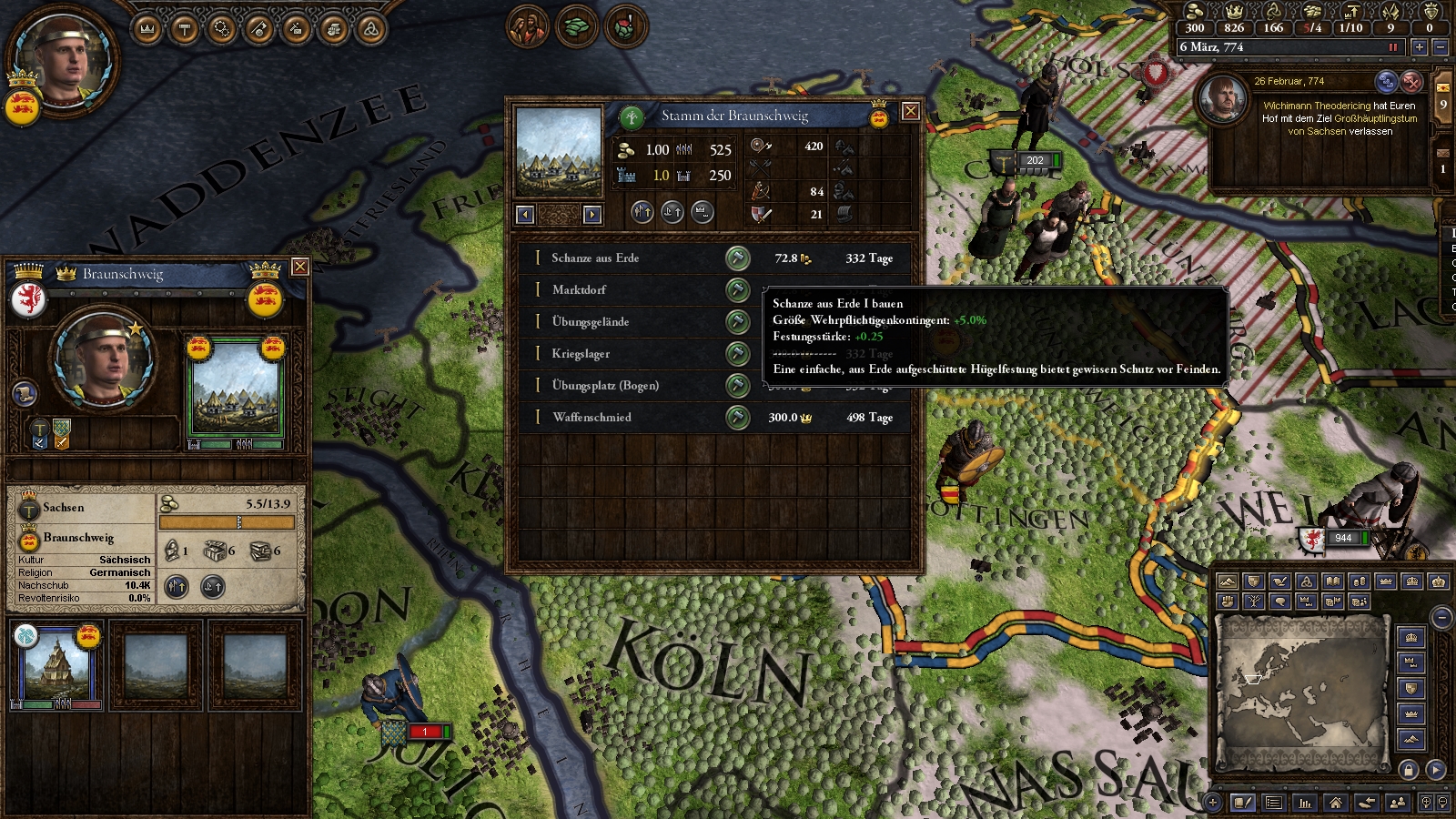Build the Marktdorf building
The image size is (1456, 819).
[x=737, y=290]
